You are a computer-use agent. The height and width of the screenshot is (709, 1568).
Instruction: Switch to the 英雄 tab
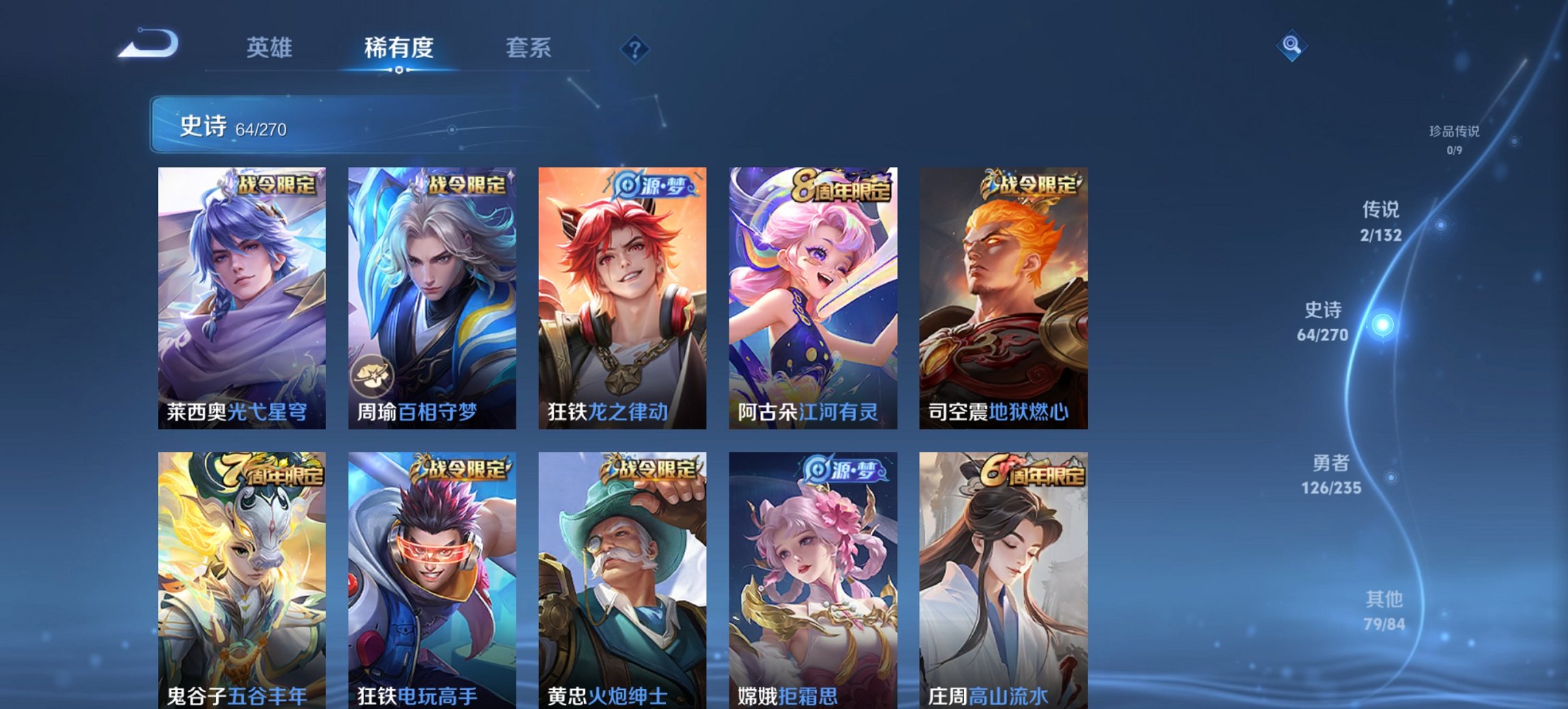(x=271, y=49)
